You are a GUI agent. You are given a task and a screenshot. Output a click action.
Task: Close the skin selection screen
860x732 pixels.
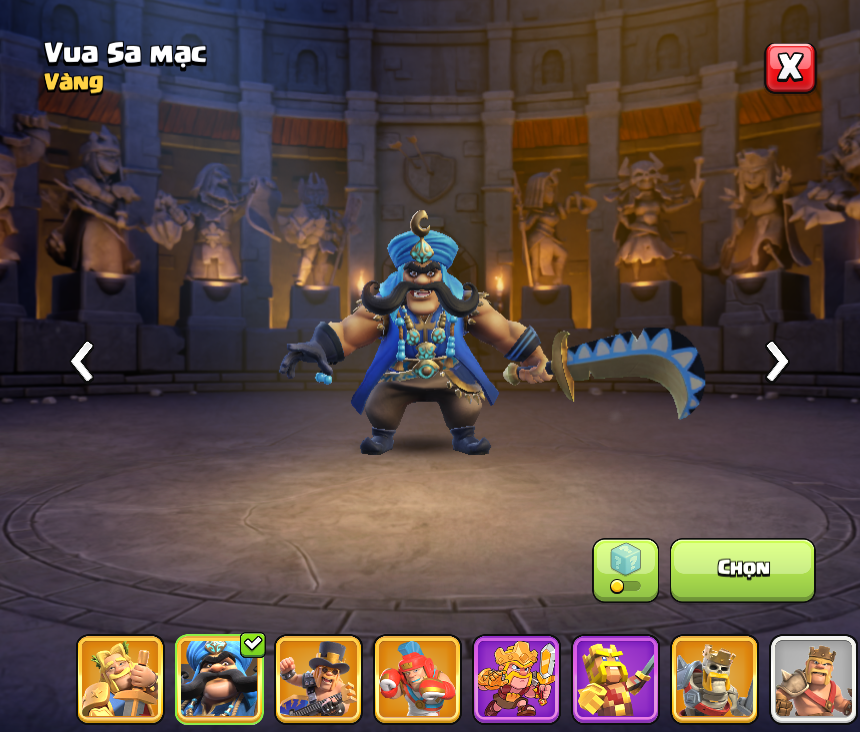(x=790, y=68)
